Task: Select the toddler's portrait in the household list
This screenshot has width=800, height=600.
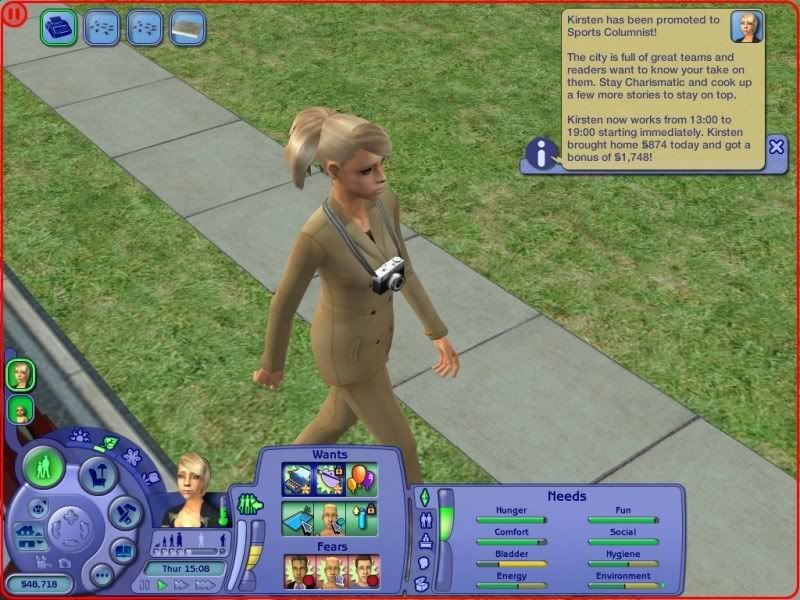Action: pos(19,409)
